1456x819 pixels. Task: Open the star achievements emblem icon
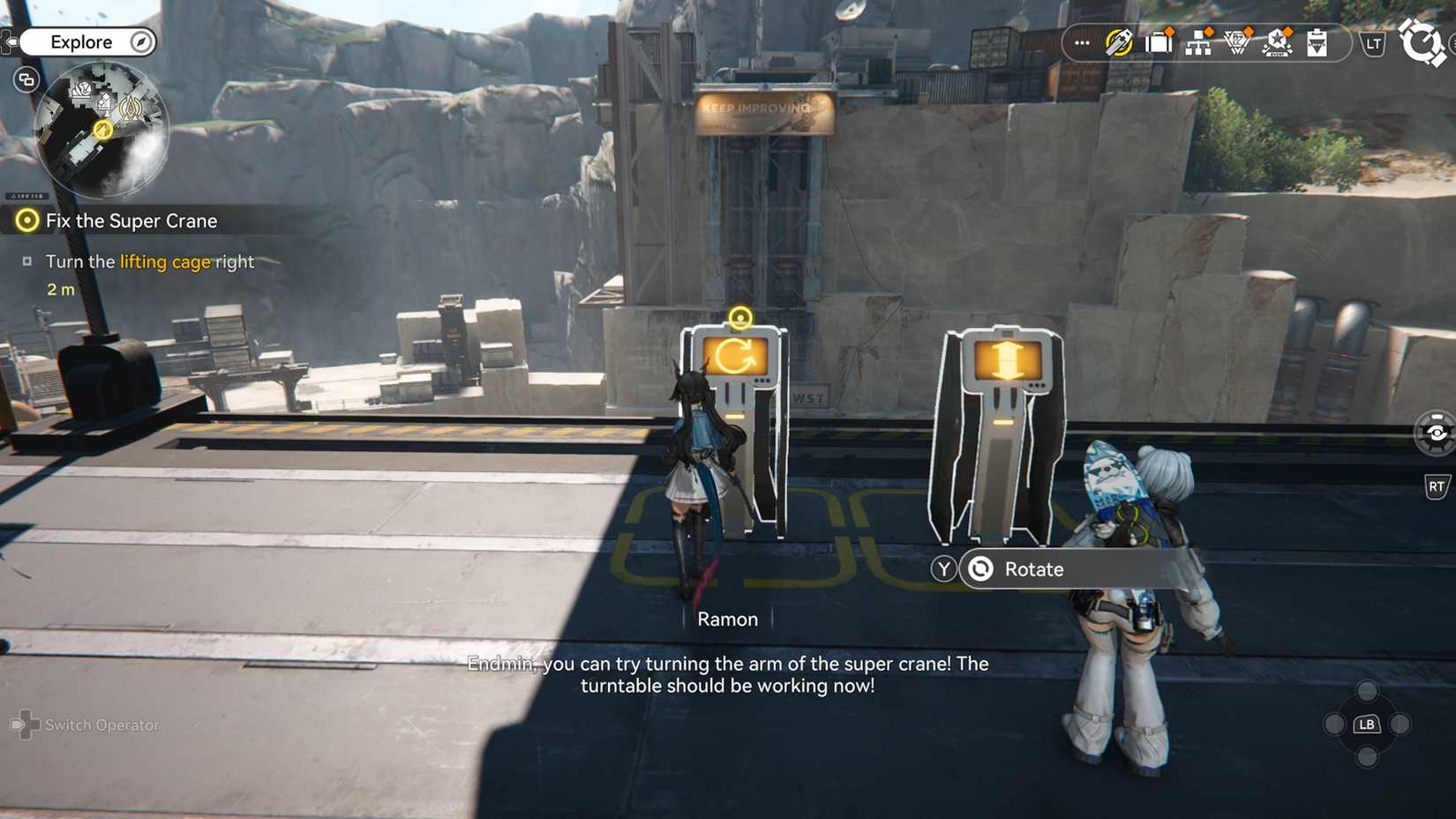[x=1278, y=41]
